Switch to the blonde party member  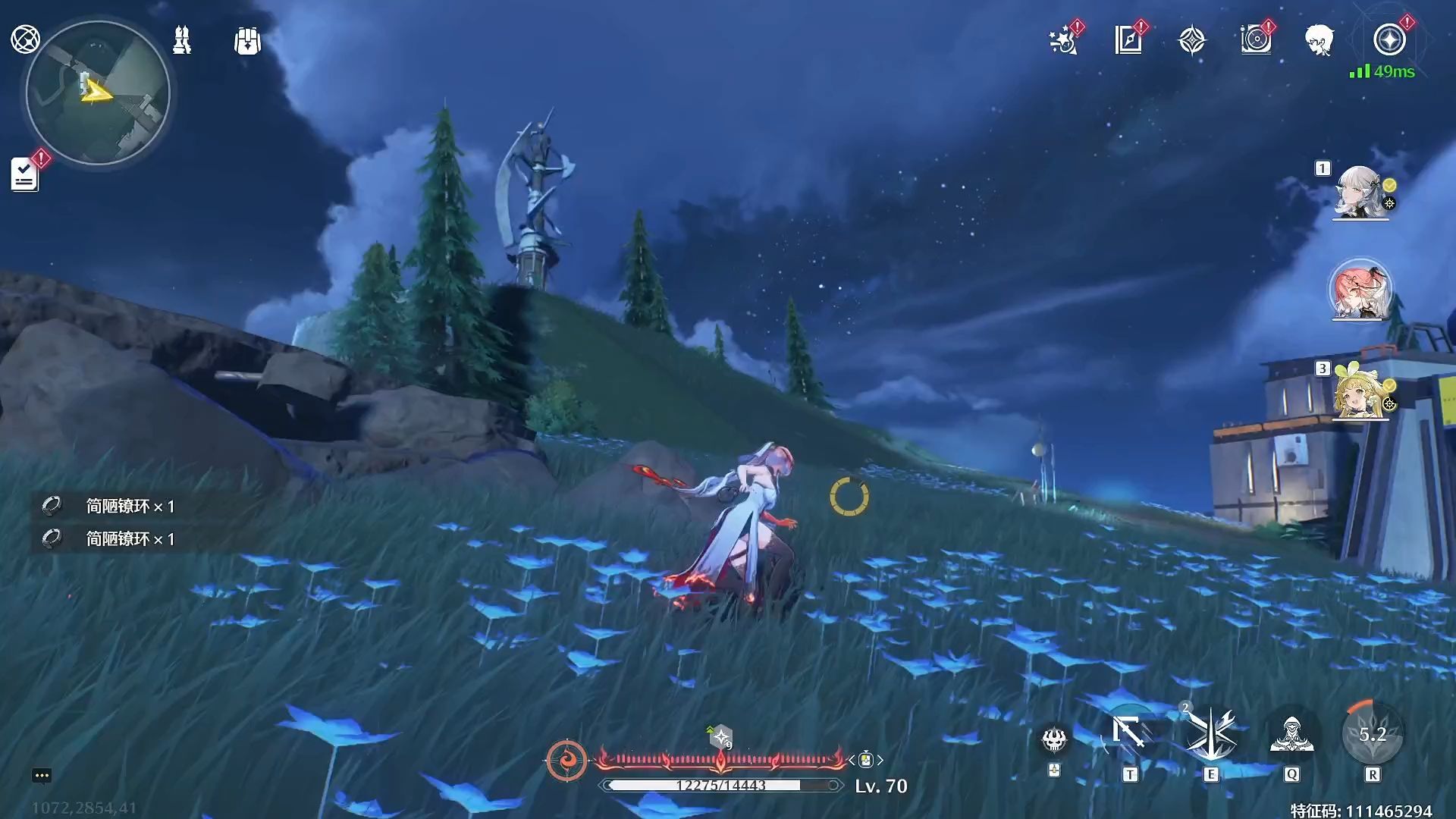1360,393
